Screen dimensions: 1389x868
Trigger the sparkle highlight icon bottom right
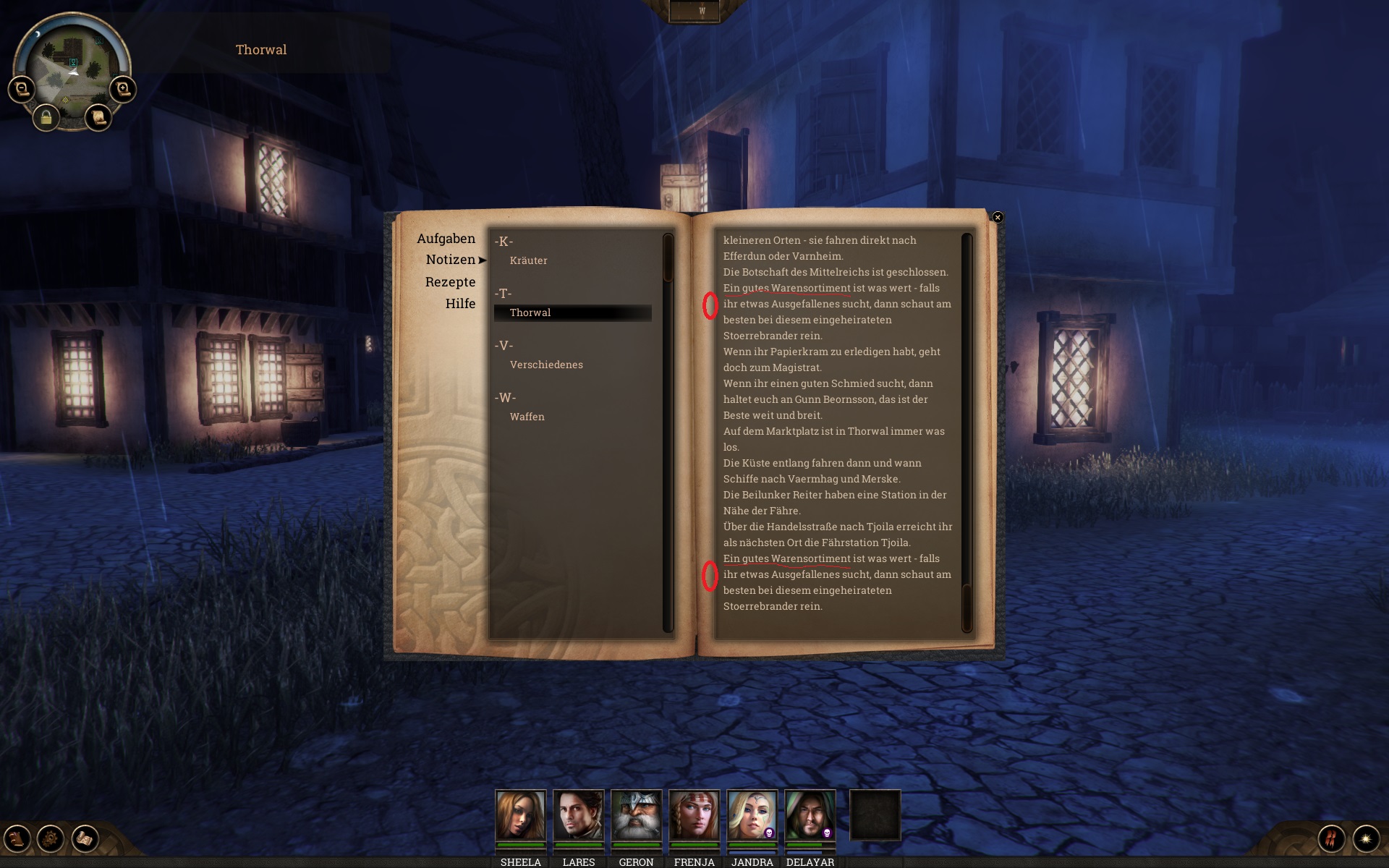pos(1367,839)
